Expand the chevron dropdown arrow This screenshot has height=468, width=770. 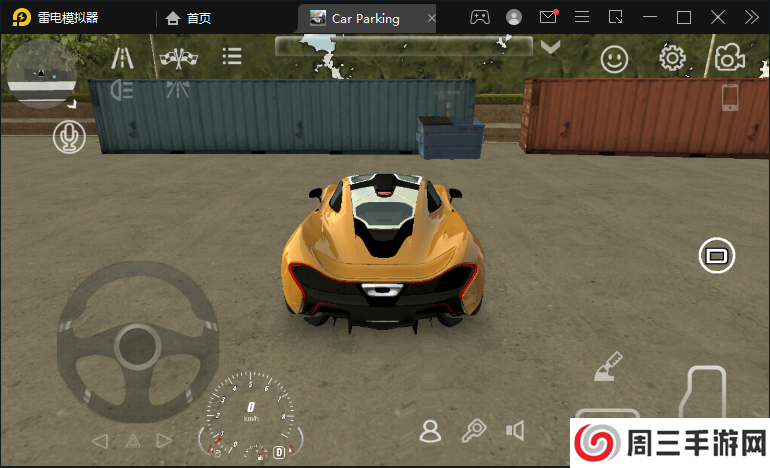pyautogui.click(x=550, y=47)
